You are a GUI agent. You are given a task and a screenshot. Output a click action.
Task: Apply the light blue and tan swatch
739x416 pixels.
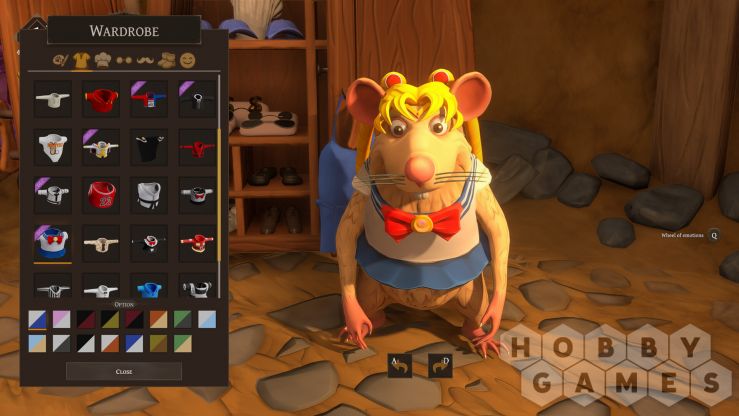[x=37, y=342]
